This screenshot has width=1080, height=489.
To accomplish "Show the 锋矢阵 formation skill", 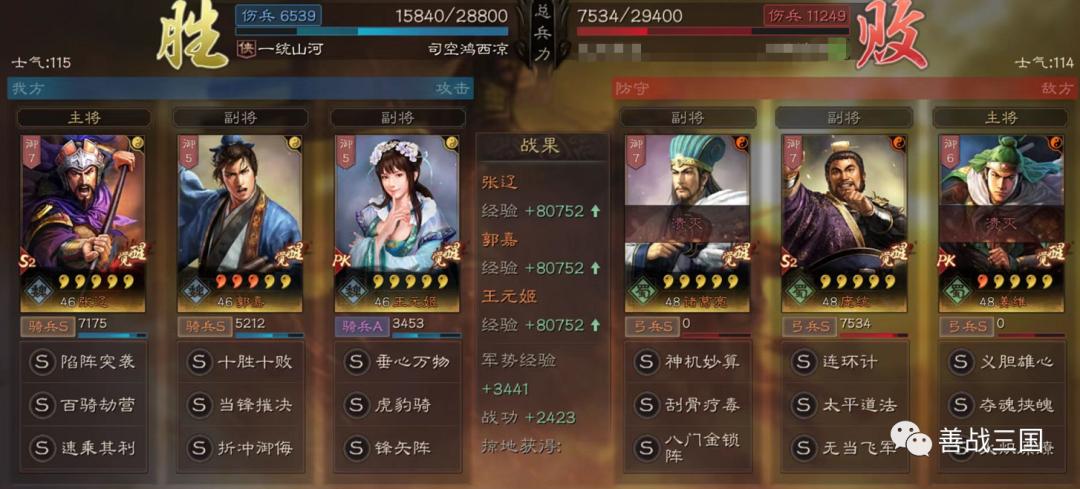I will point(397,447).
